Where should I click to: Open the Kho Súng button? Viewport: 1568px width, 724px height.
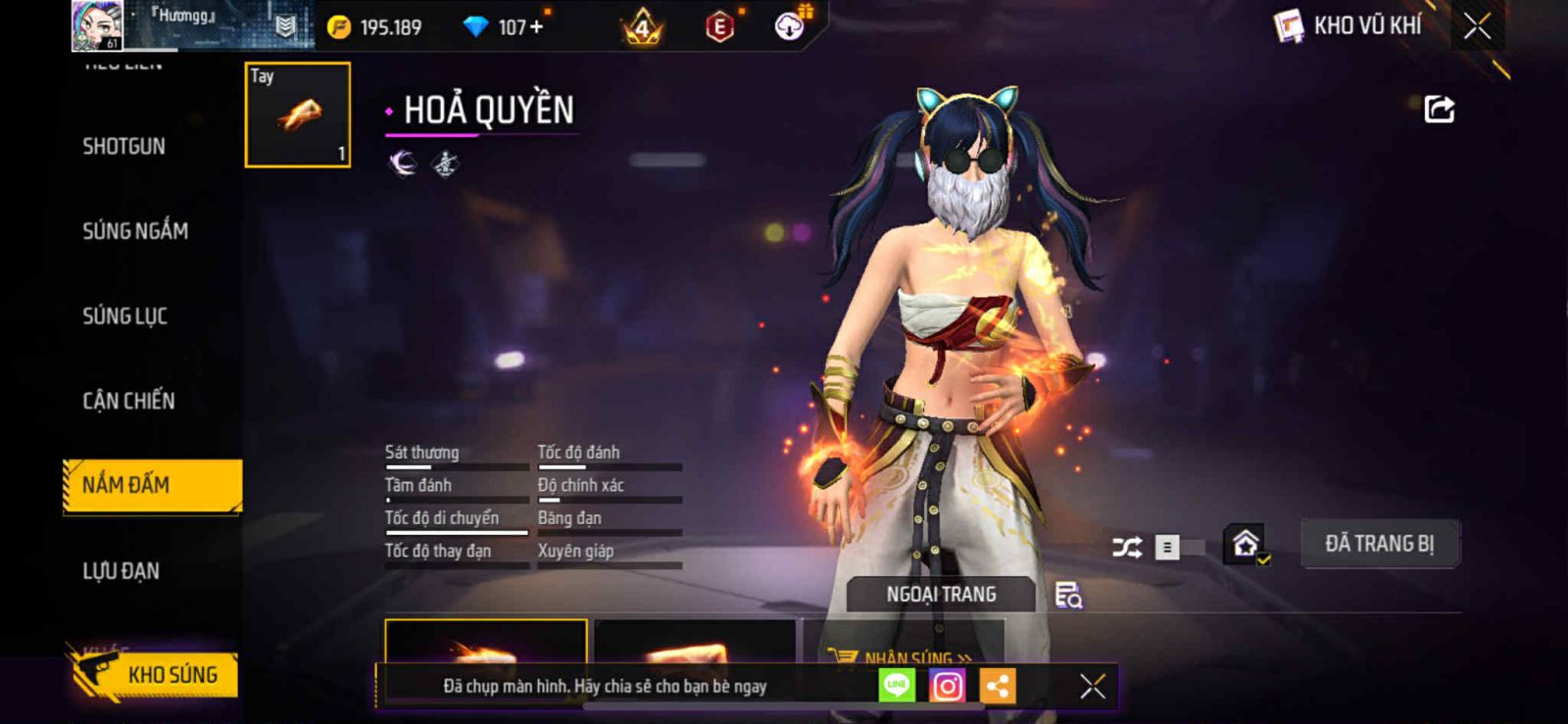coord(157,675)
